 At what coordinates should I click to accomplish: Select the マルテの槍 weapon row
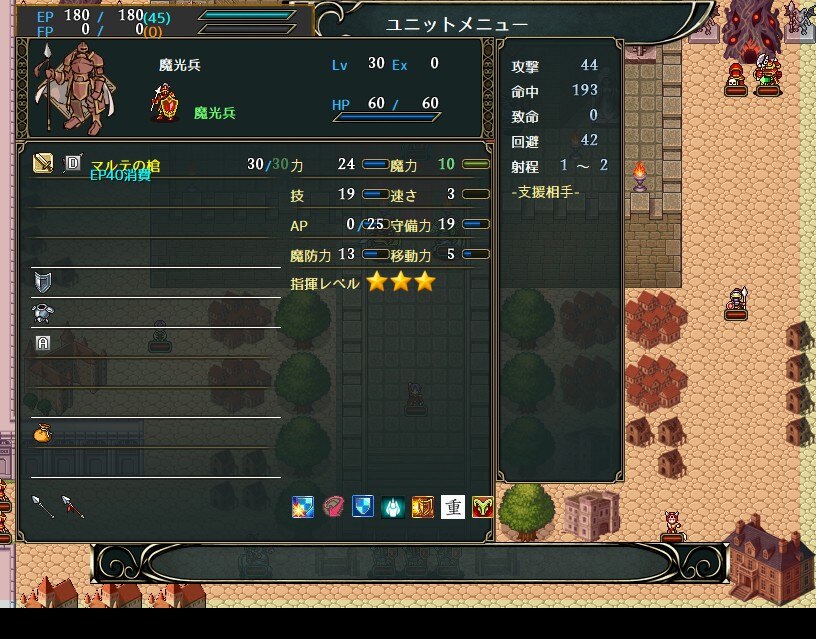click(125, 165)
